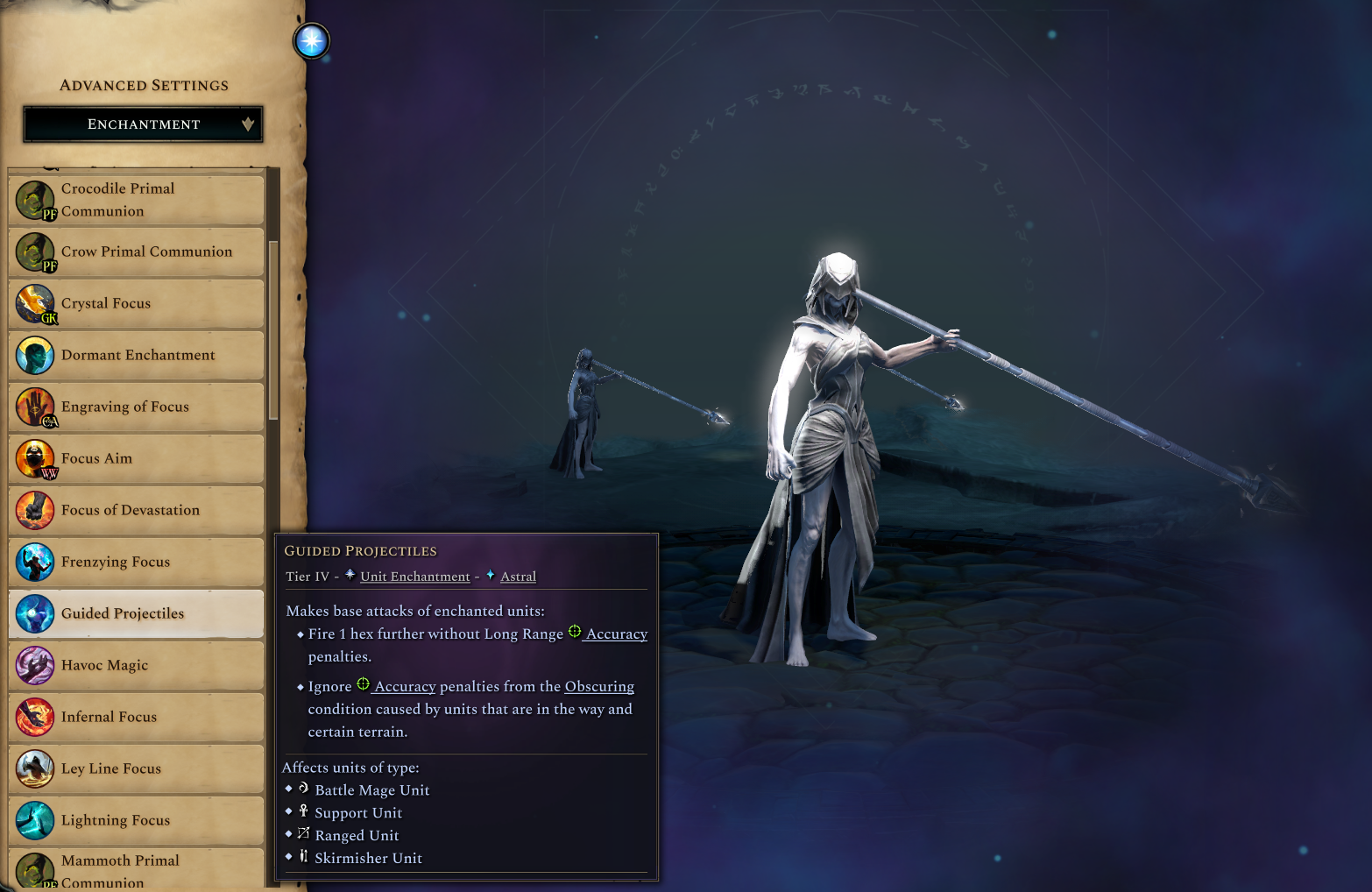Click the Engraving of Focus hand icon
Viewport: 1372px width, 892px height.
click(35, 407)
